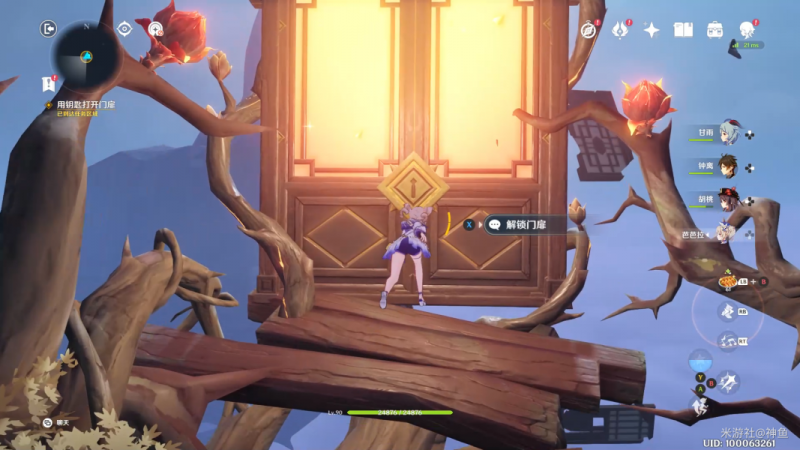Image resolution: width=800 pixels, height=450 pixels.
Task: Open the circular minimap
Action: (x=86, y=55)
